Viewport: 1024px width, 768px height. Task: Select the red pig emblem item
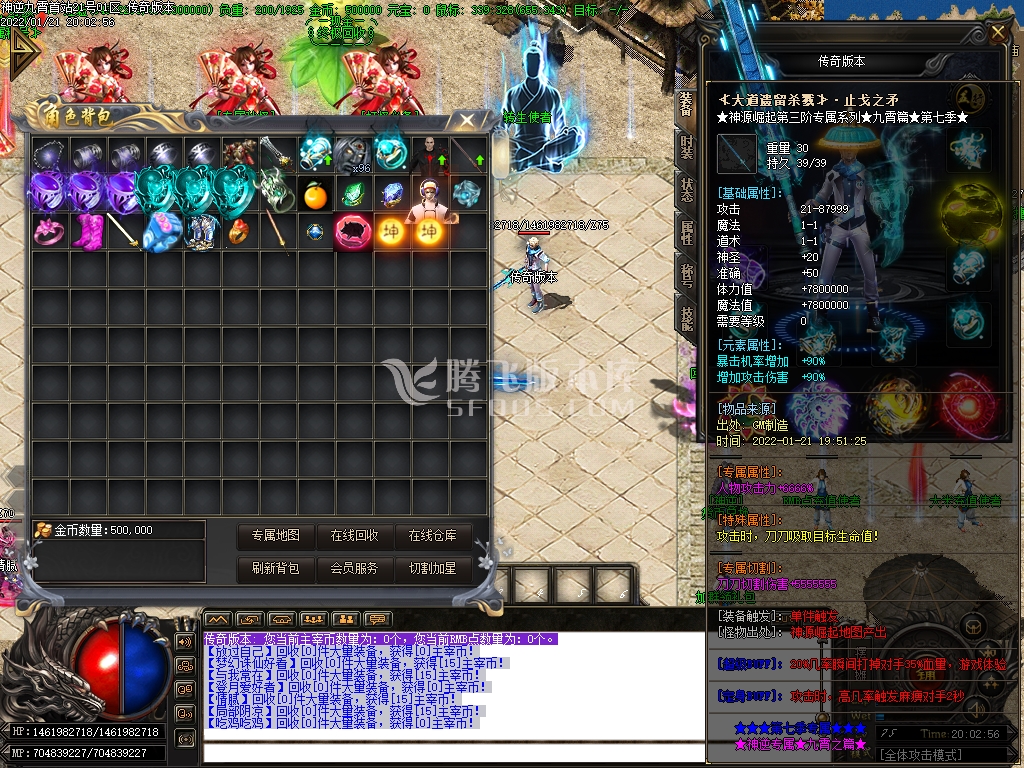tap(353, 232)
